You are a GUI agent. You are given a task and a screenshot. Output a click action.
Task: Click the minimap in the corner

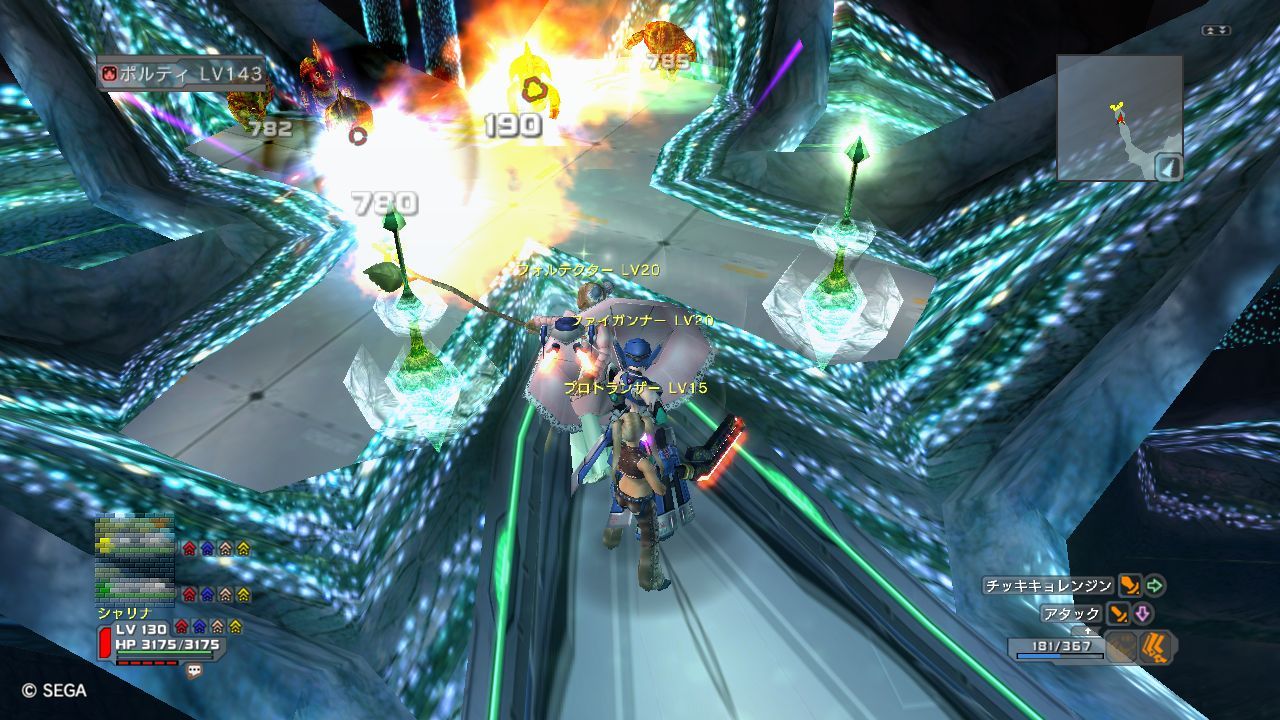click(1119, 117)
